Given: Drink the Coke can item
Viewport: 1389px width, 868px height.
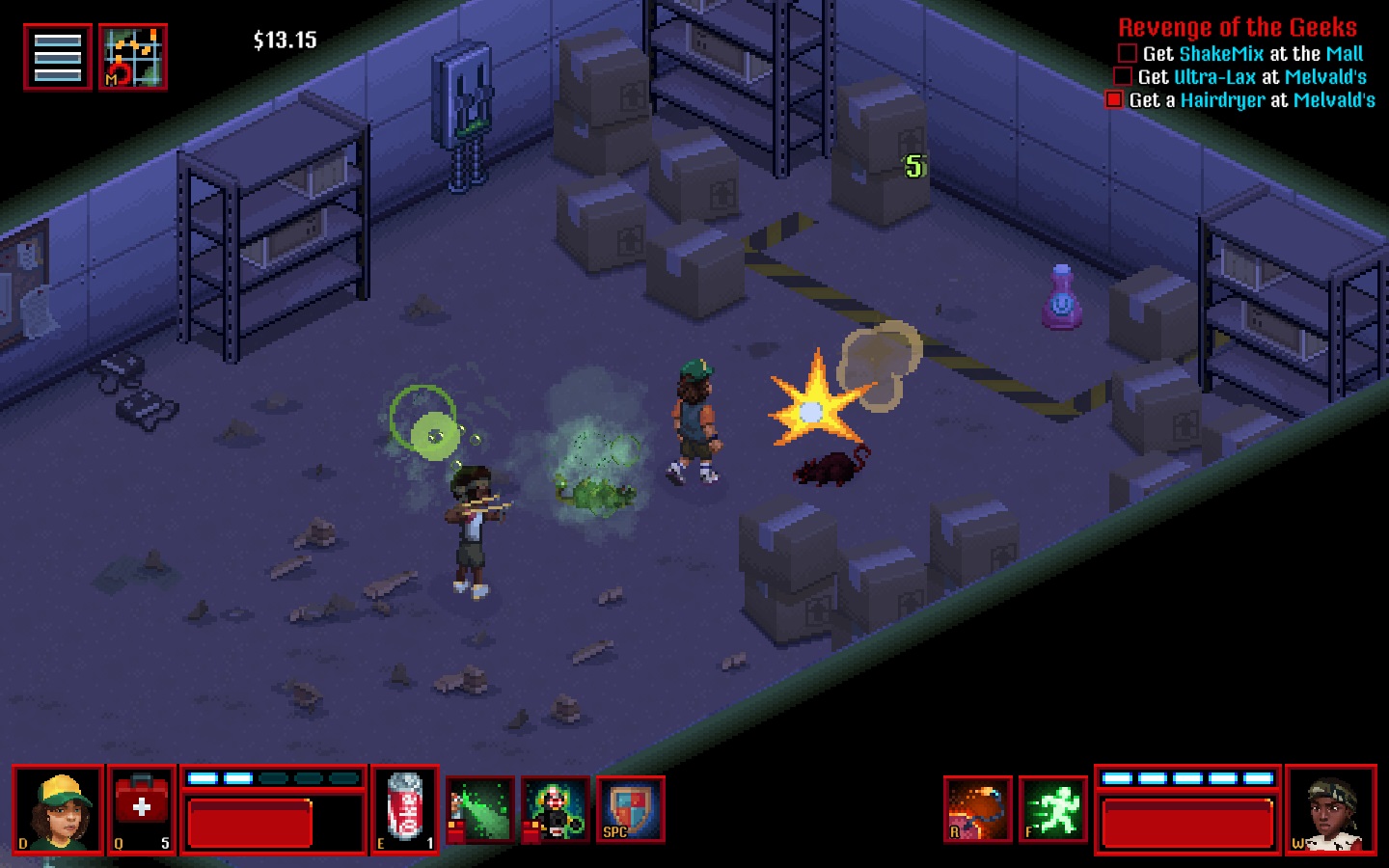Looking at the screenshot, I should [405, 810].
